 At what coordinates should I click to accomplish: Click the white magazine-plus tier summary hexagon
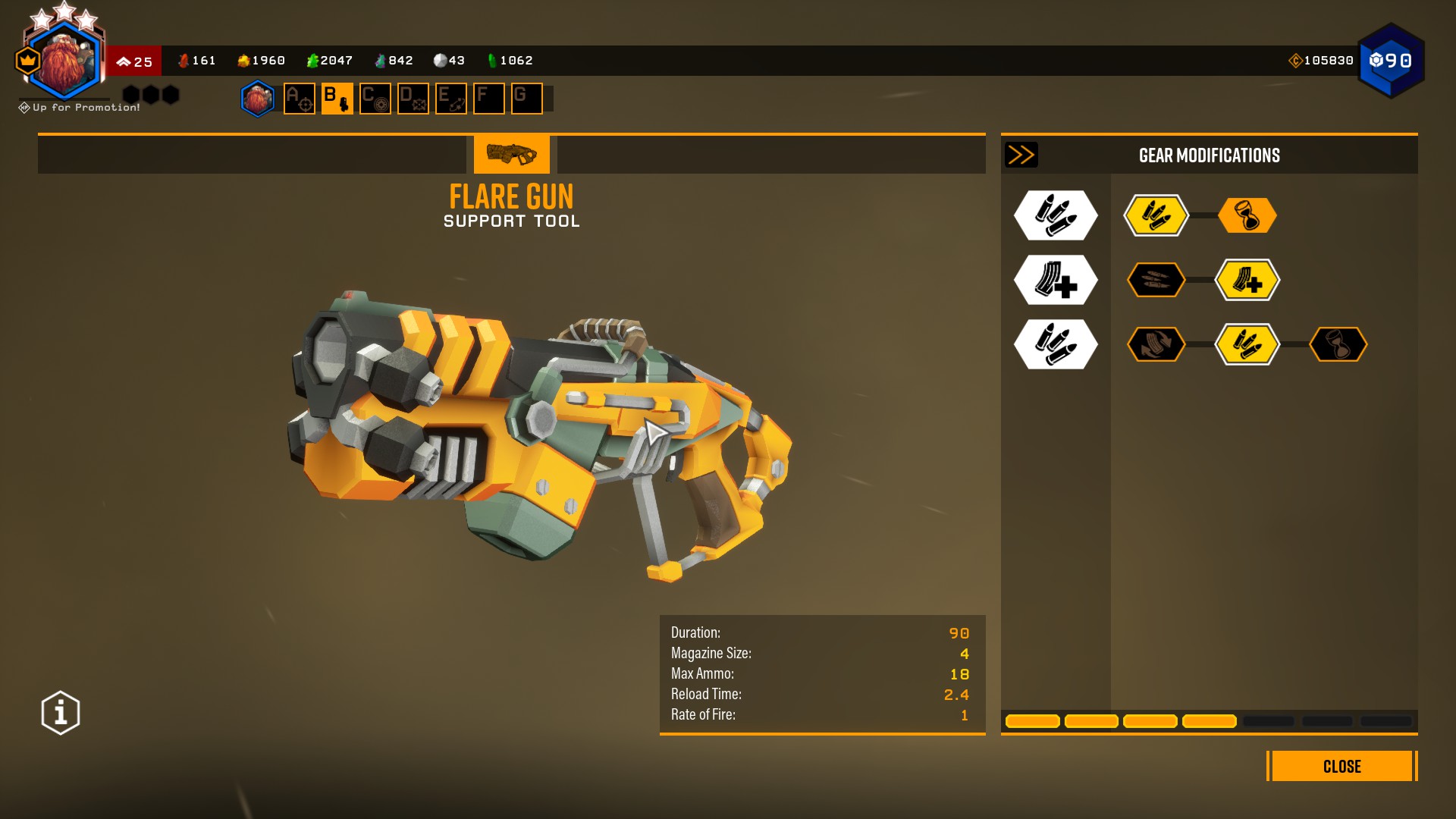pyautogui.click(x=1056, y=281)
